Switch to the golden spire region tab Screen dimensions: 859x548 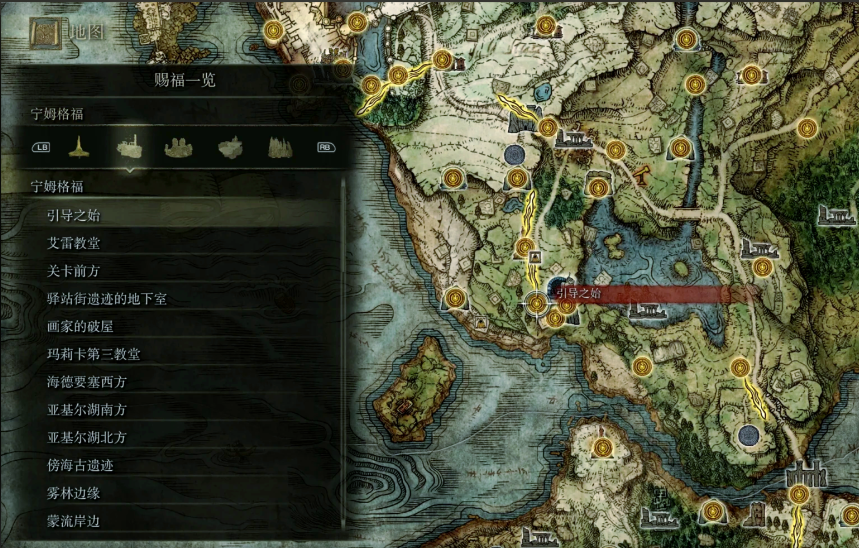tap(79, 148)
